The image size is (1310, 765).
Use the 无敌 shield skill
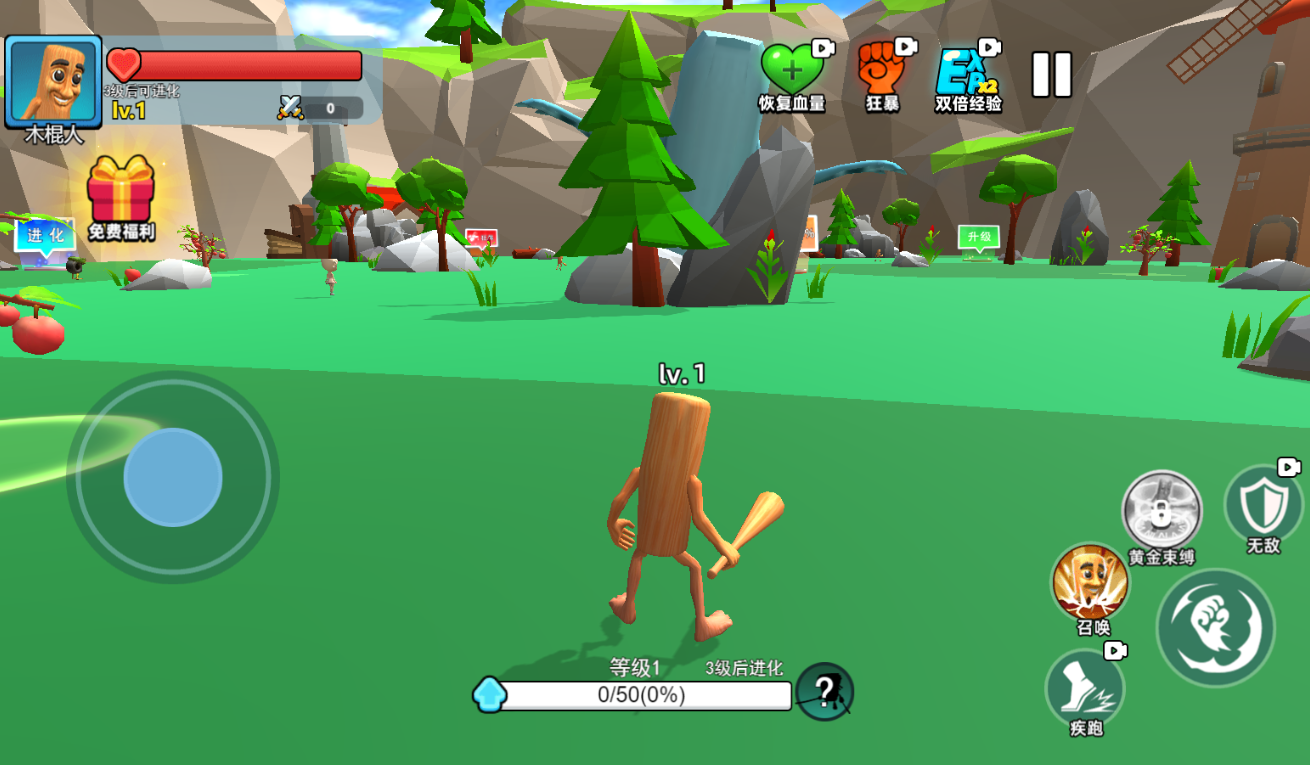point(1262,504)
